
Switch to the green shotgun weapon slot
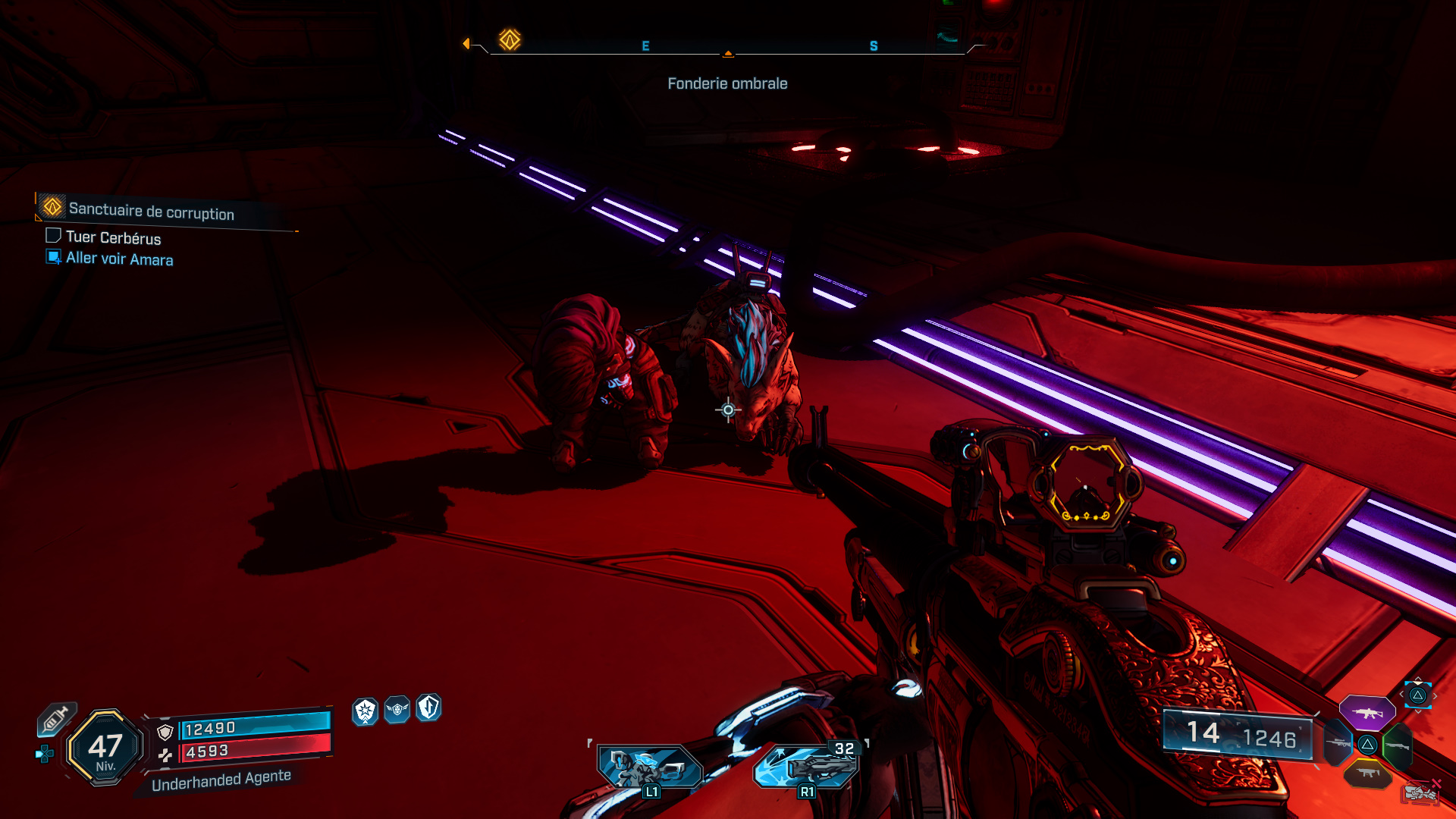[x=1397, y=745]
